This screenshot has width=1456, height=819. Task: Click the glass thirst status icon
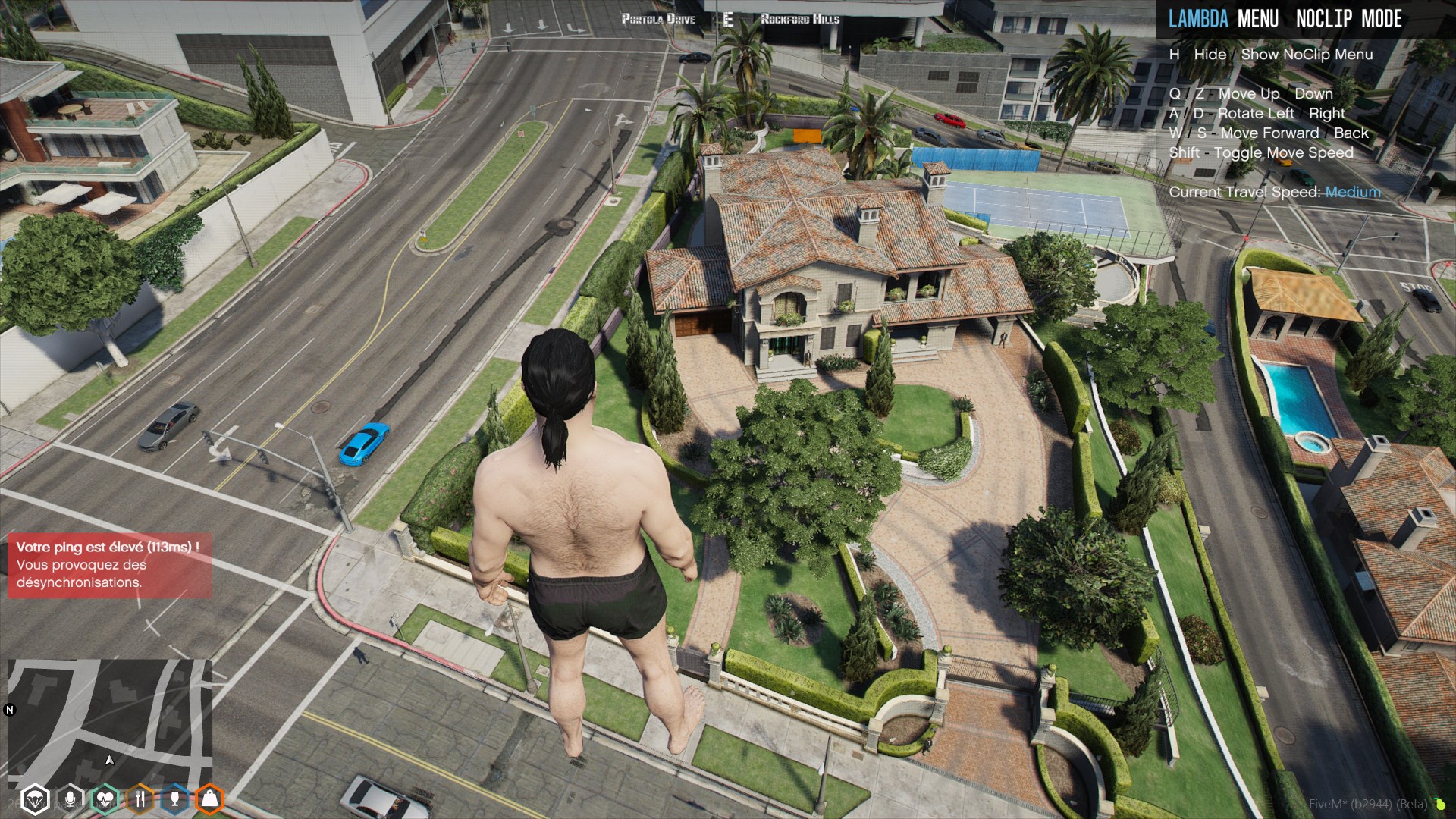[x=174, y=799]
